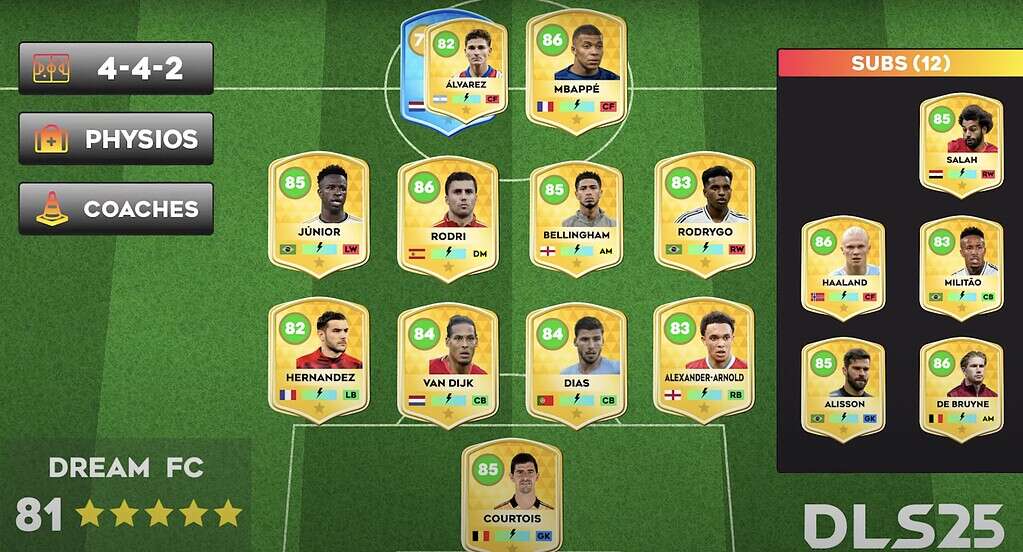
Task: Open the Physios menu
Action: tap(115, 139)
